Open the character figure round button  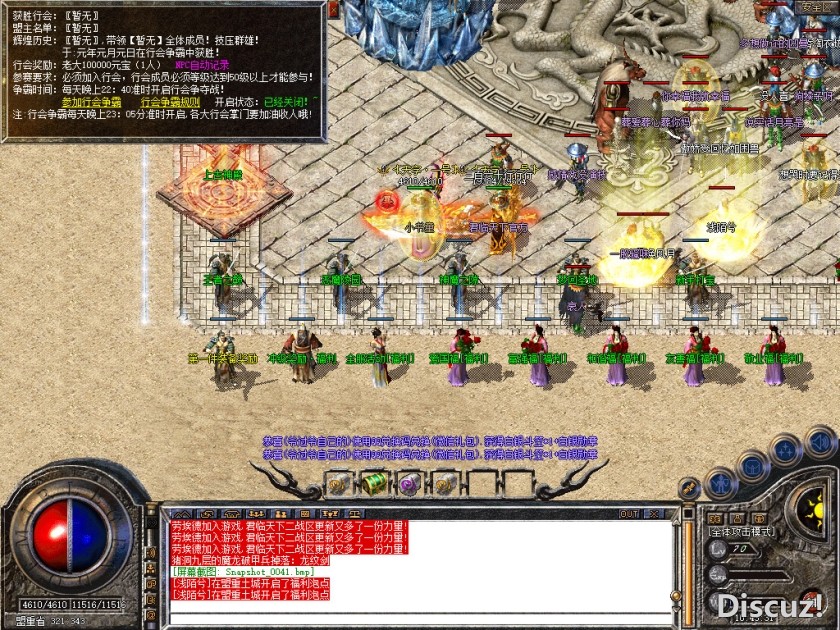coord(719,484)
